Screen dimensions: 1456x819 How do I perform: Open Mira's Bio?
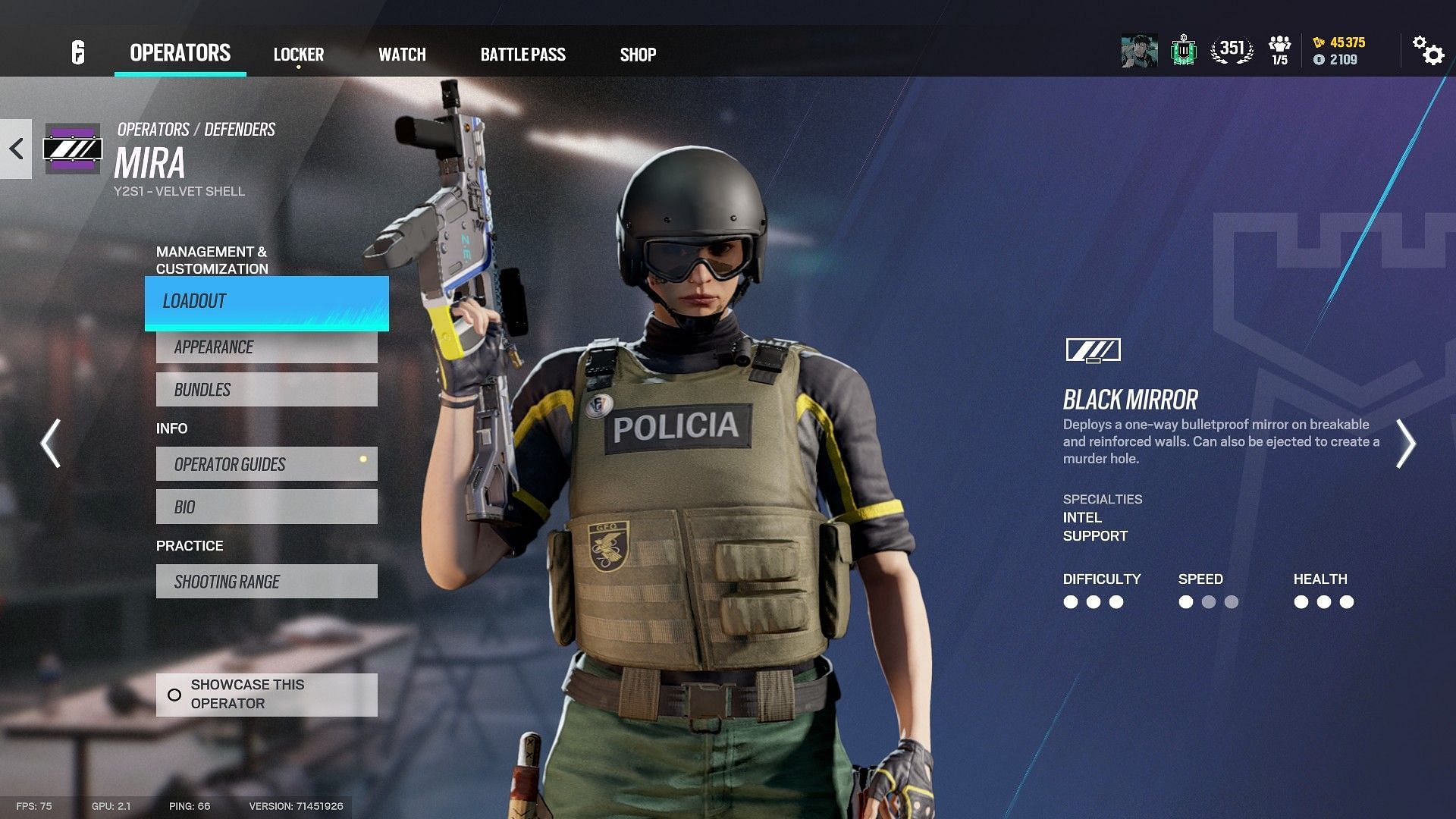266,507
